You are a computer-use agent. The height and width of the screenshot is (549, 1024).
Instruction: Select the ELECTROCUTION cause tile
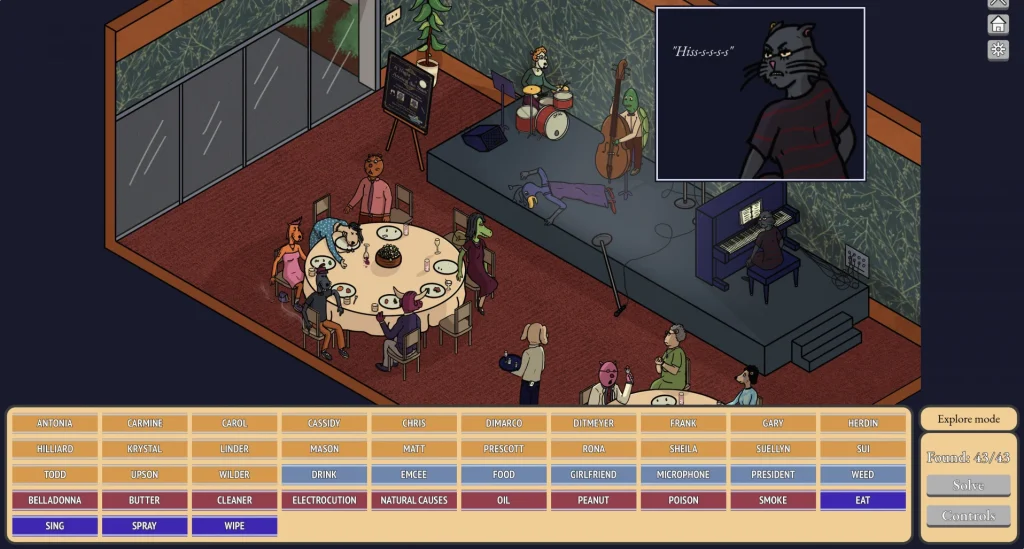[324, 500]
